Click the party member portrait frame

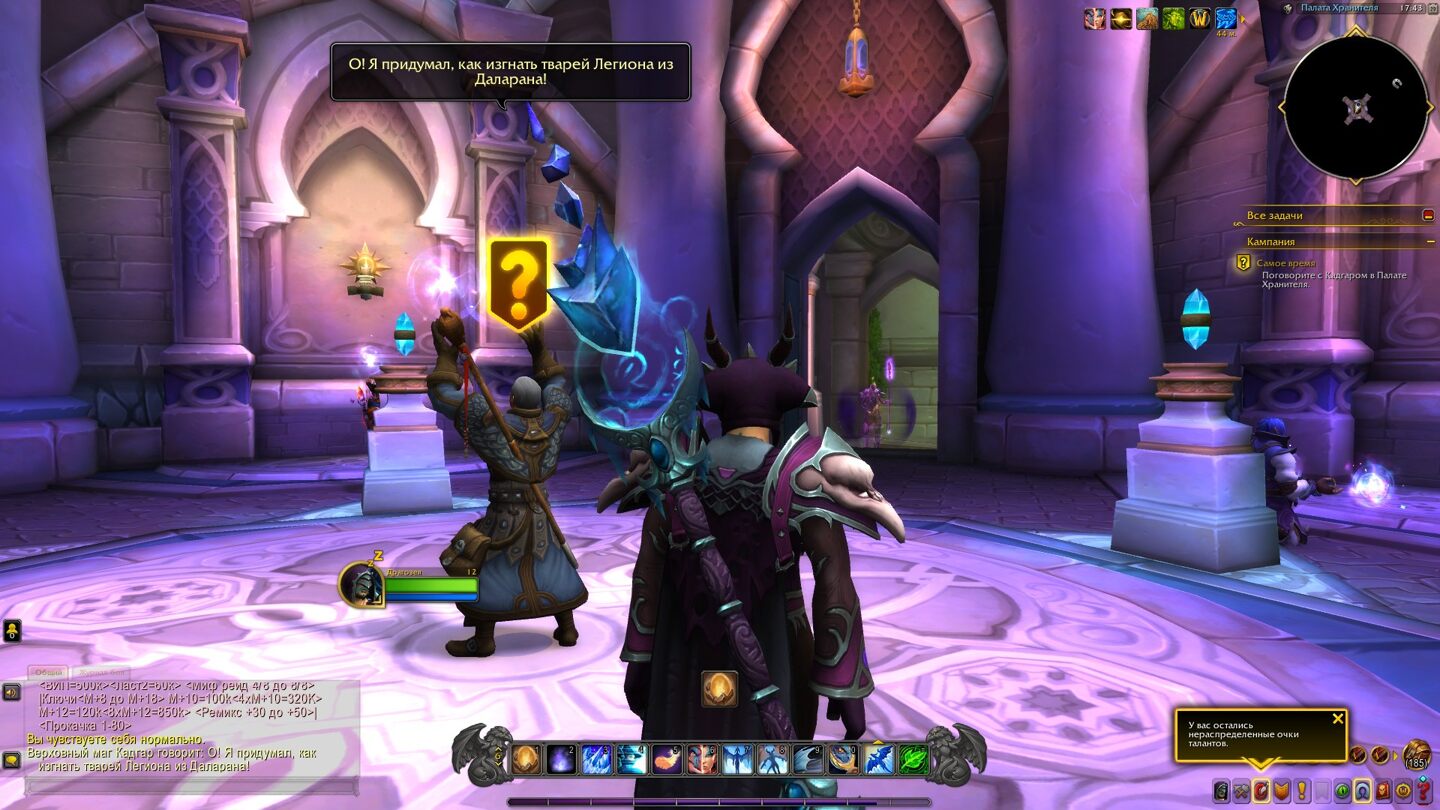[x=362, y=585]
